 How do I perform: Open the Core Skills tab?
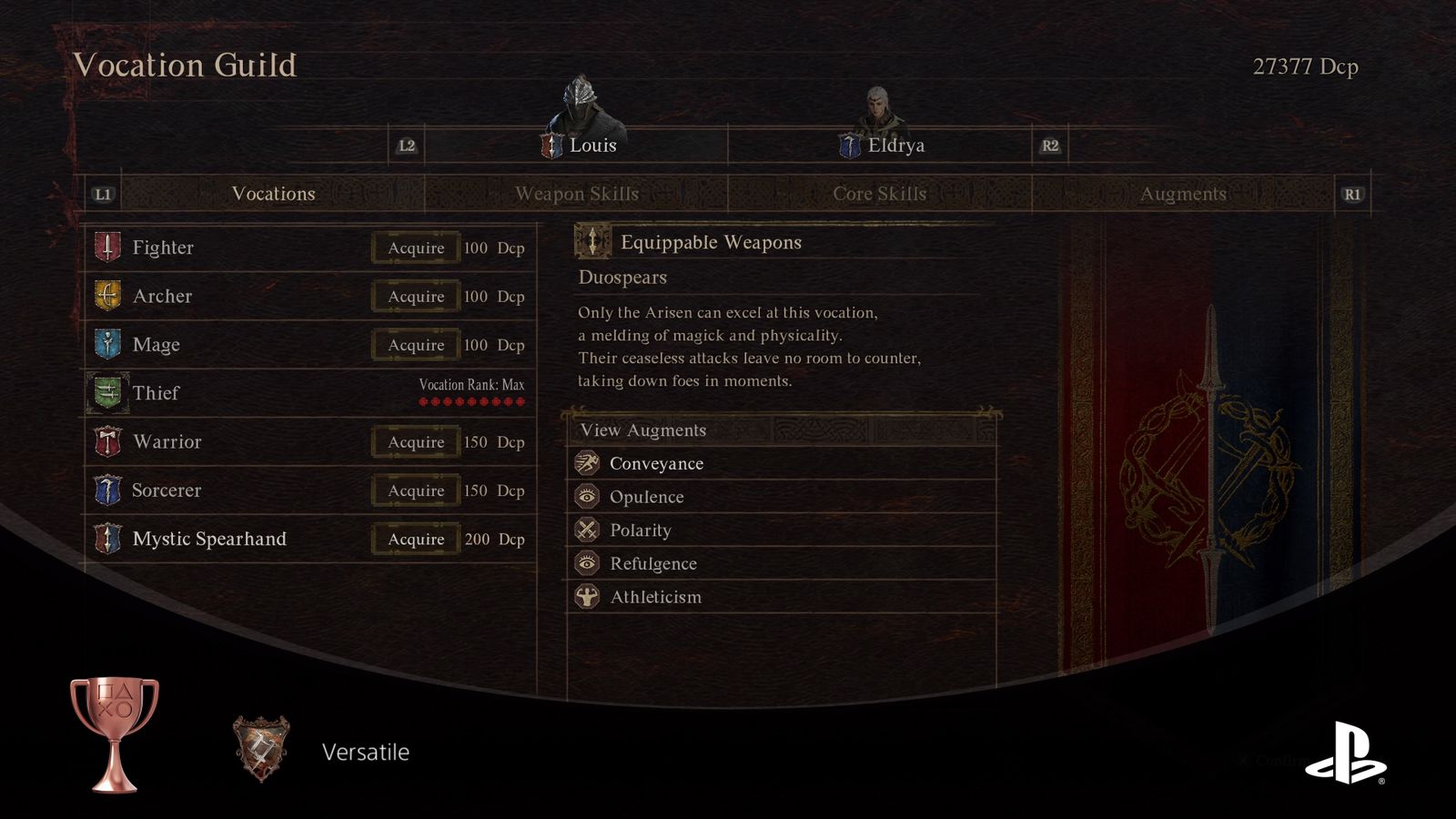click(x=879, y=194)
